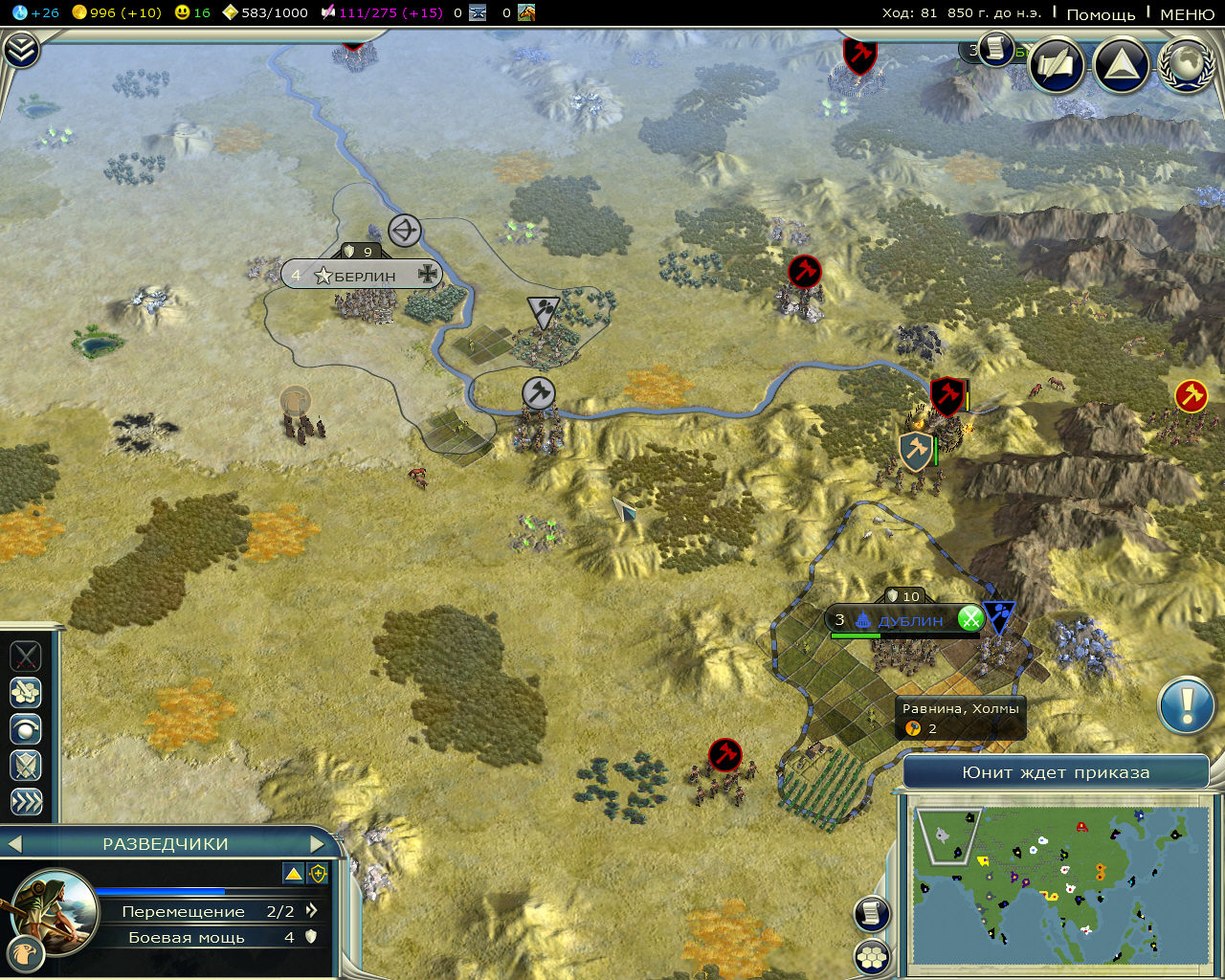Open the exclamation mark notification
This screenshot has height=980, width=1225.
click(x=1187, y=706)
